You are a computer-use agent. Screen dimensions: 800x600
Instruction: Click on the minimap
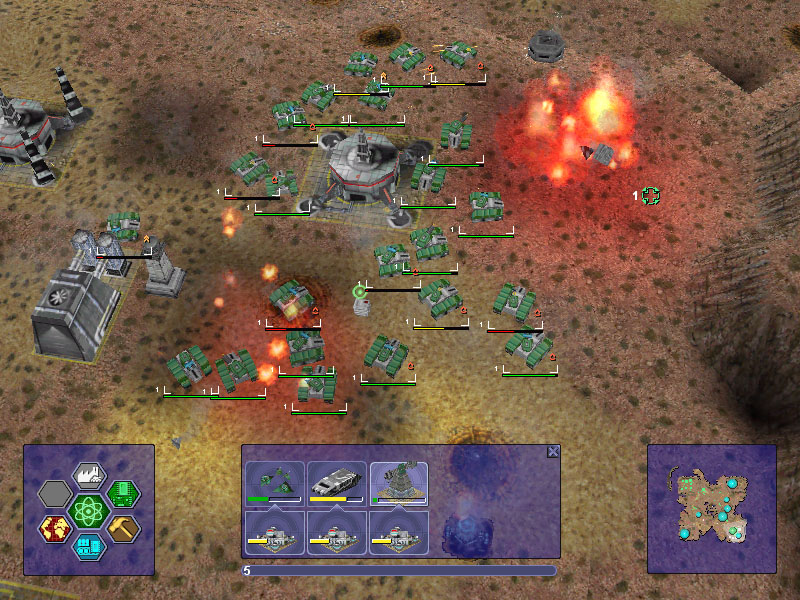click(711, 508)
